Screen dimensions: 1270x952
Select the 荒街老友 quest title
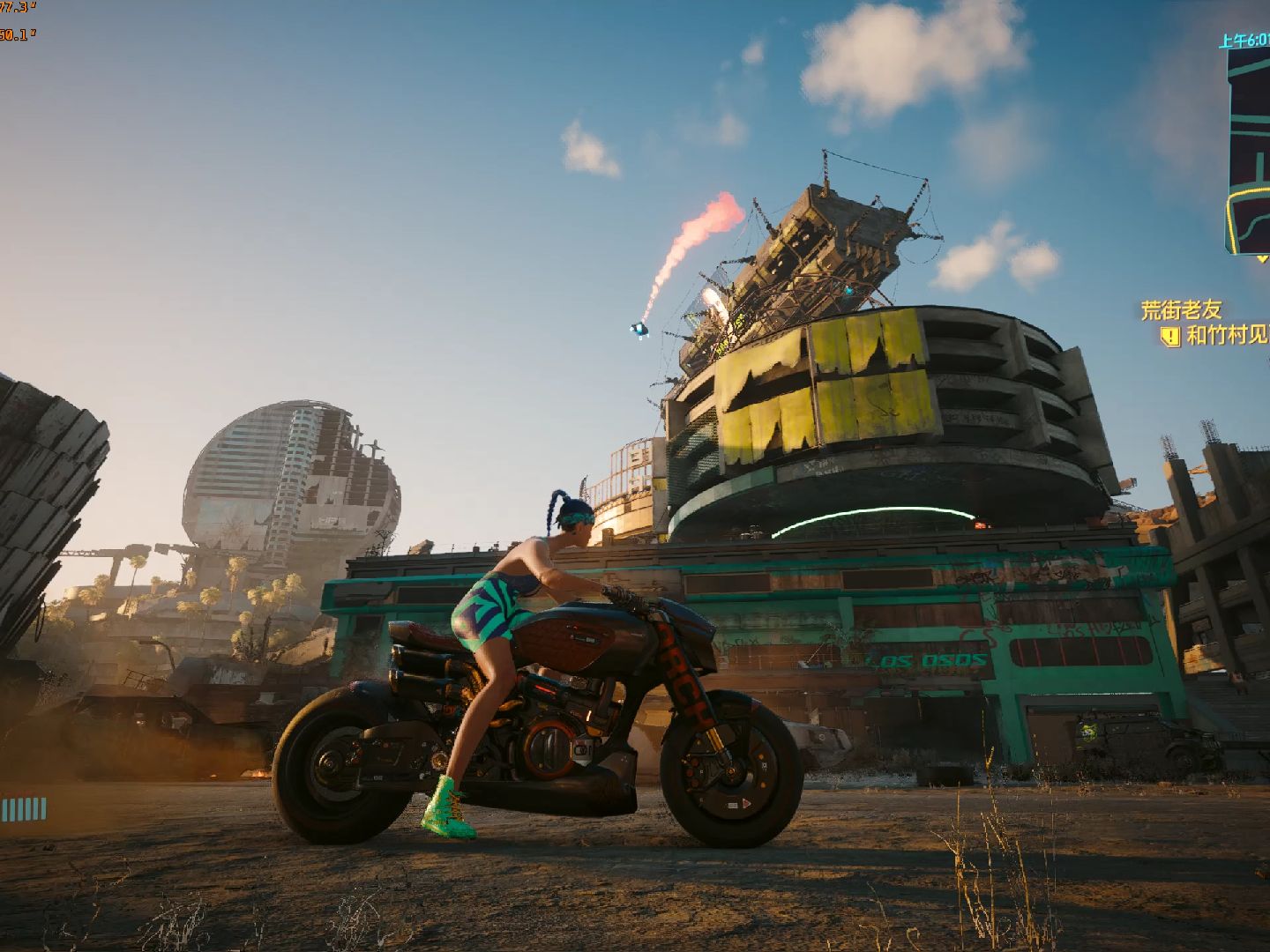1182,309
